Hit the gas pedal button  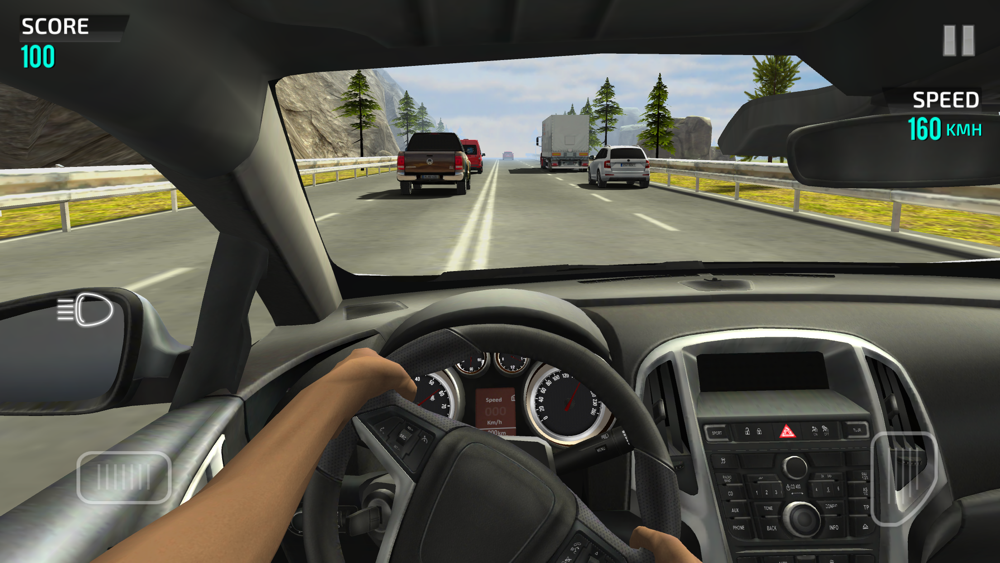(x=903, y=477)
